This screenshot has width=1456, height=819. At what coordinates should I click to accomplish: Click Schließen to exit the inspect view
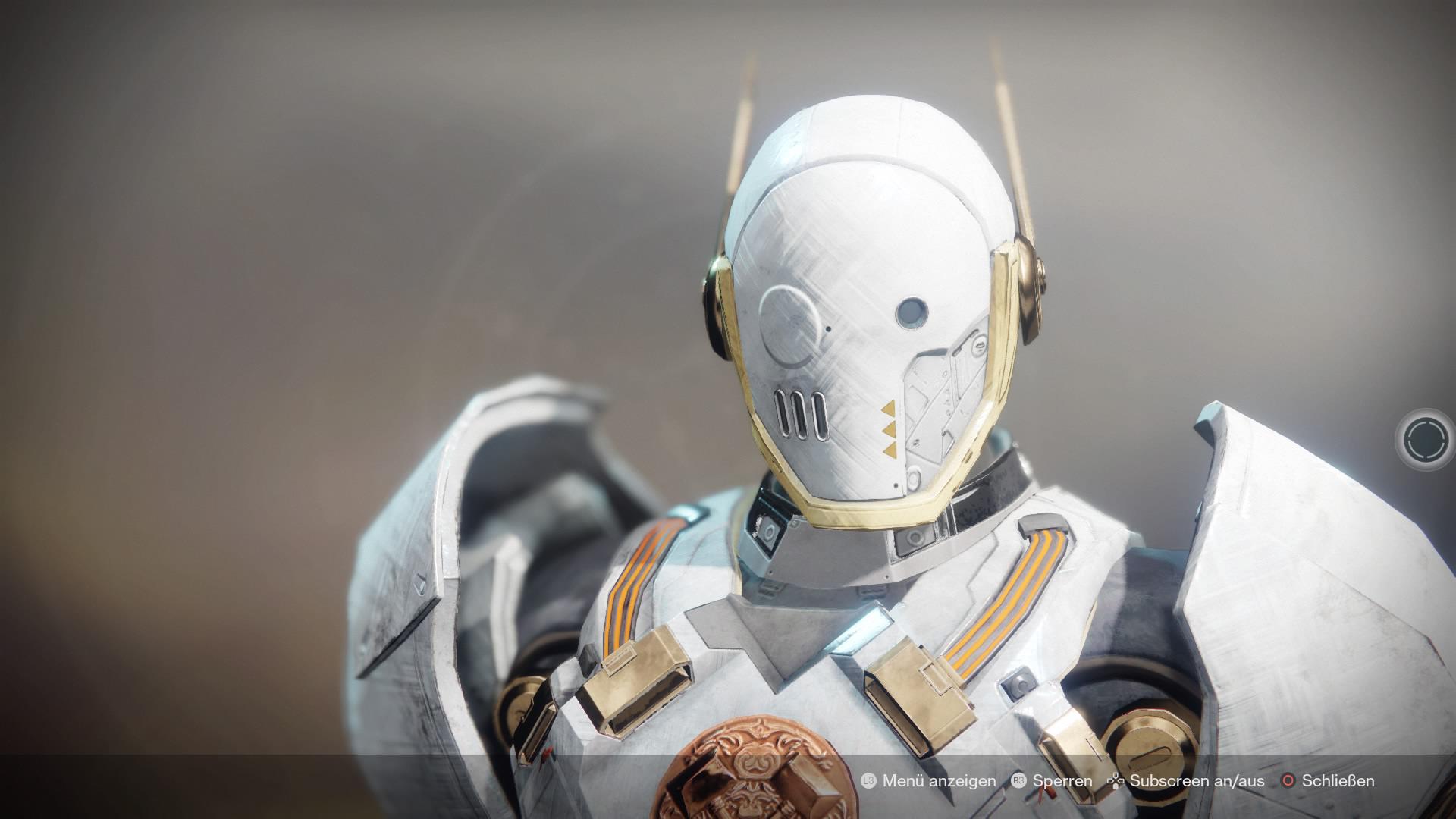point(1338,780)
